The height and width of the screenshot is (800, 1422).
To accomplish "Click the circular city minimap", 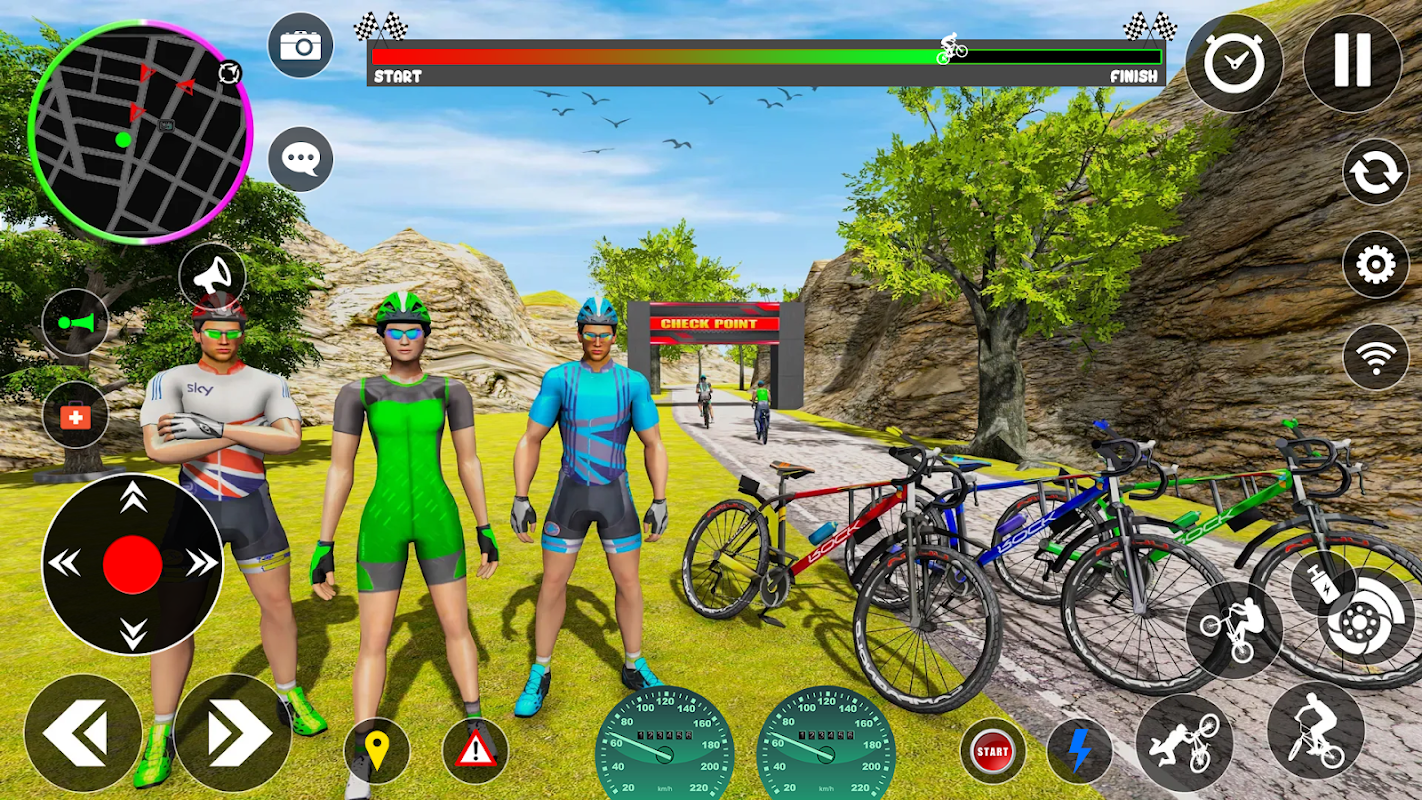I will (x=140, y=131).
